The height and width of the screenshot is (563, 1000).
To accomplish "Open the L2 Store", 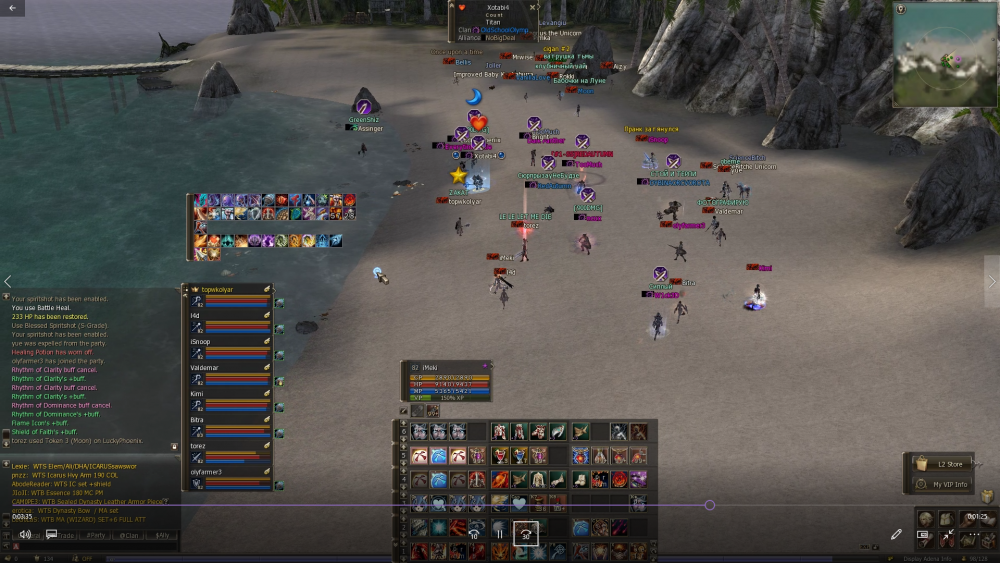I will coord(950,464).
